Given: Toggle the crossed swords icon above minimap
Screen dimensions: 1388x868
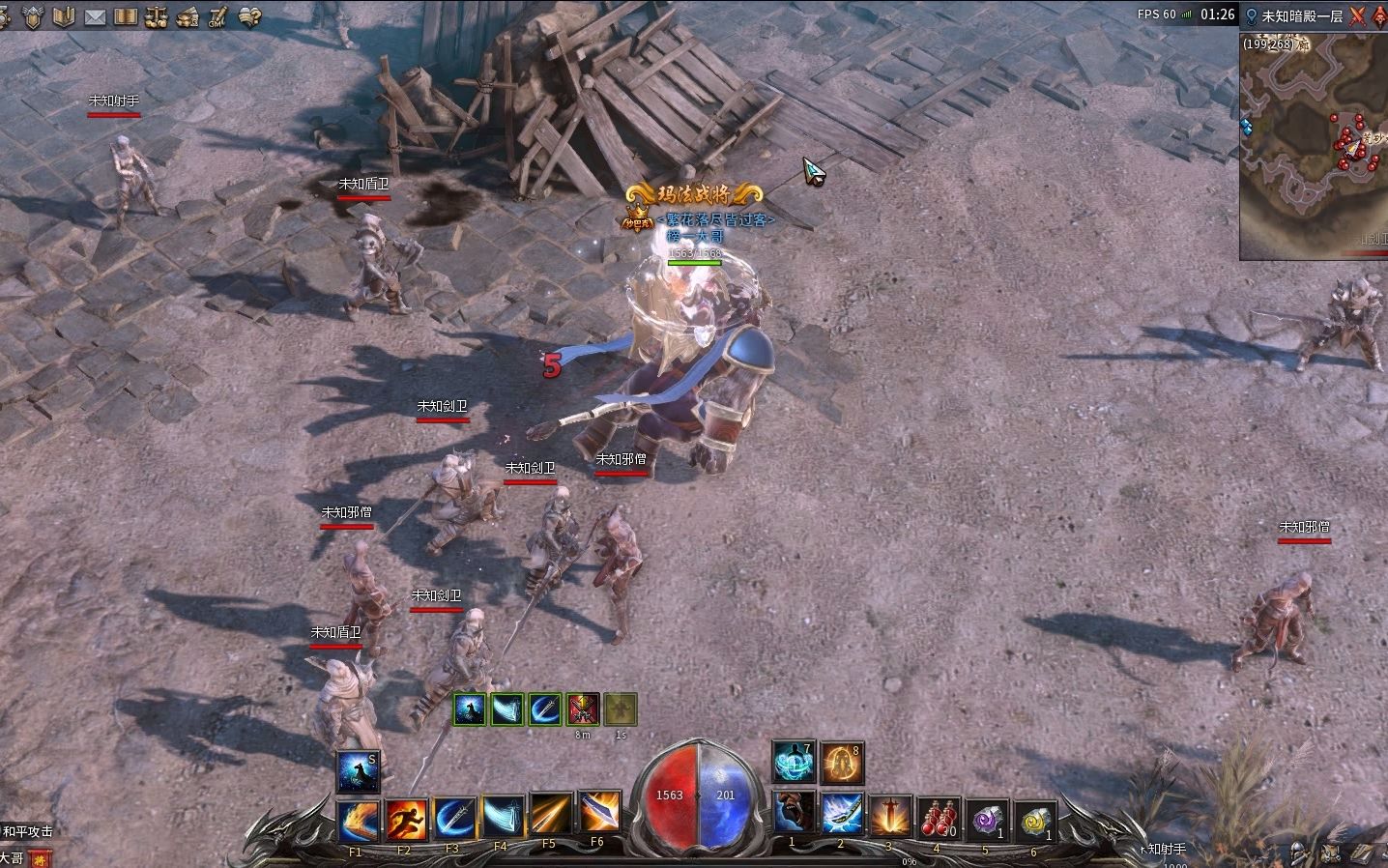Looking at the screenshot, I should click(x=1357, y=15).
